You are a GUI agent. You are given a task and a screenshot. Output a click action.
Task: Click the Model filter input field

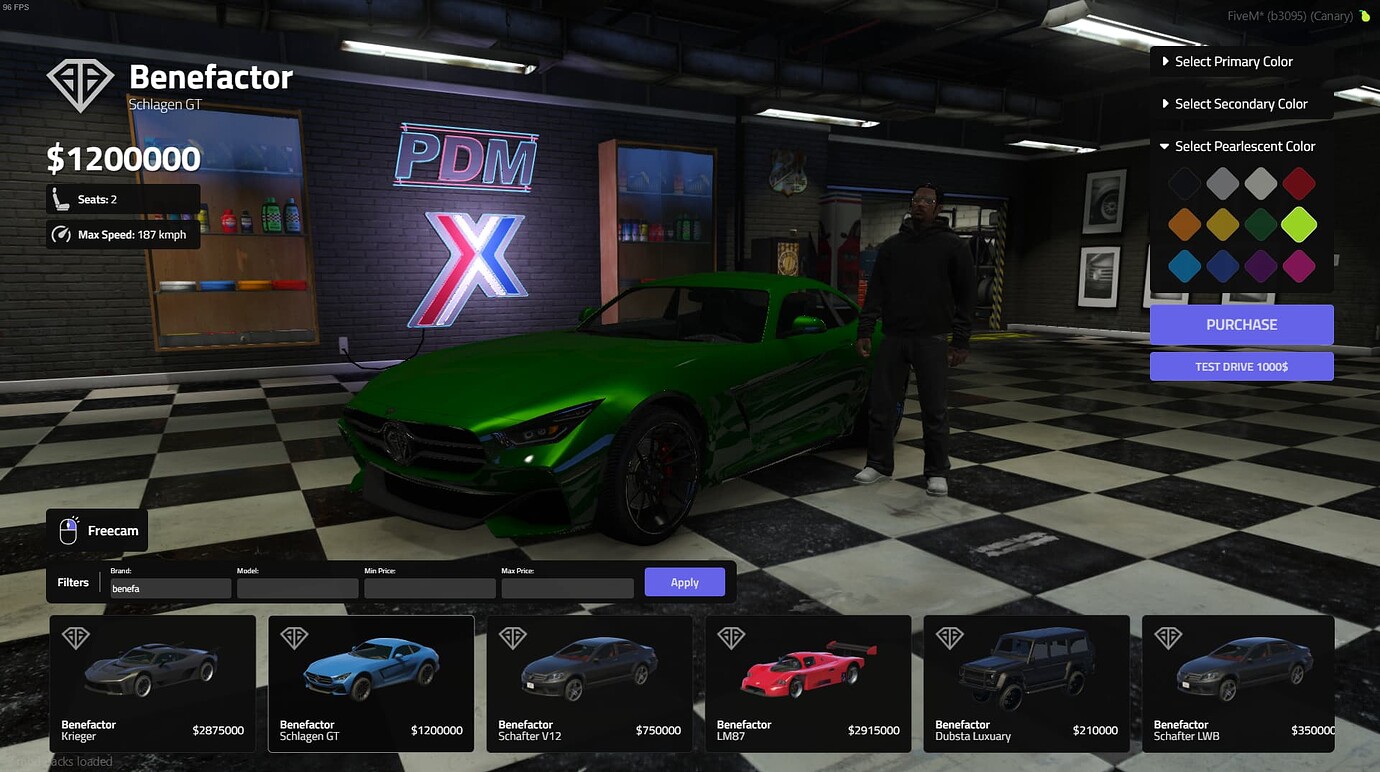pos(298,588)
